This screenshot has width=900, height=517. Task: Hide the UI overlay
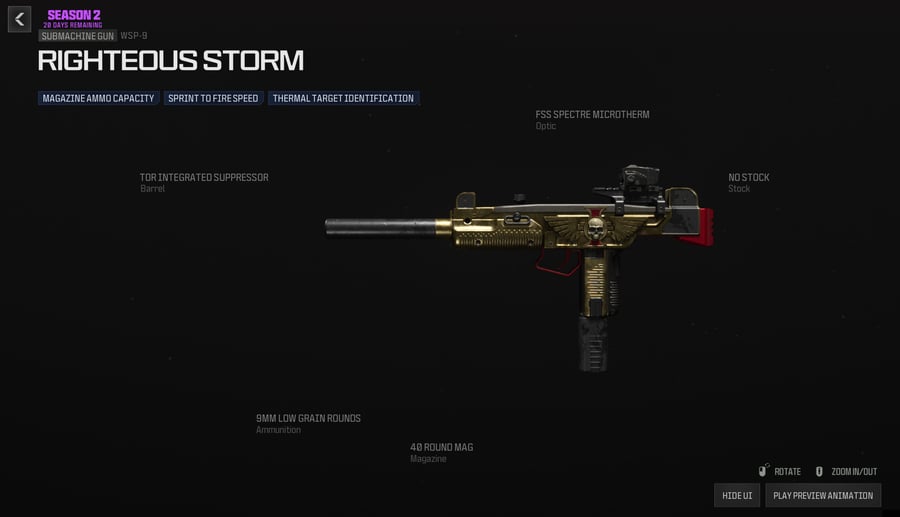pyautogui.click(x=737, y=496)
